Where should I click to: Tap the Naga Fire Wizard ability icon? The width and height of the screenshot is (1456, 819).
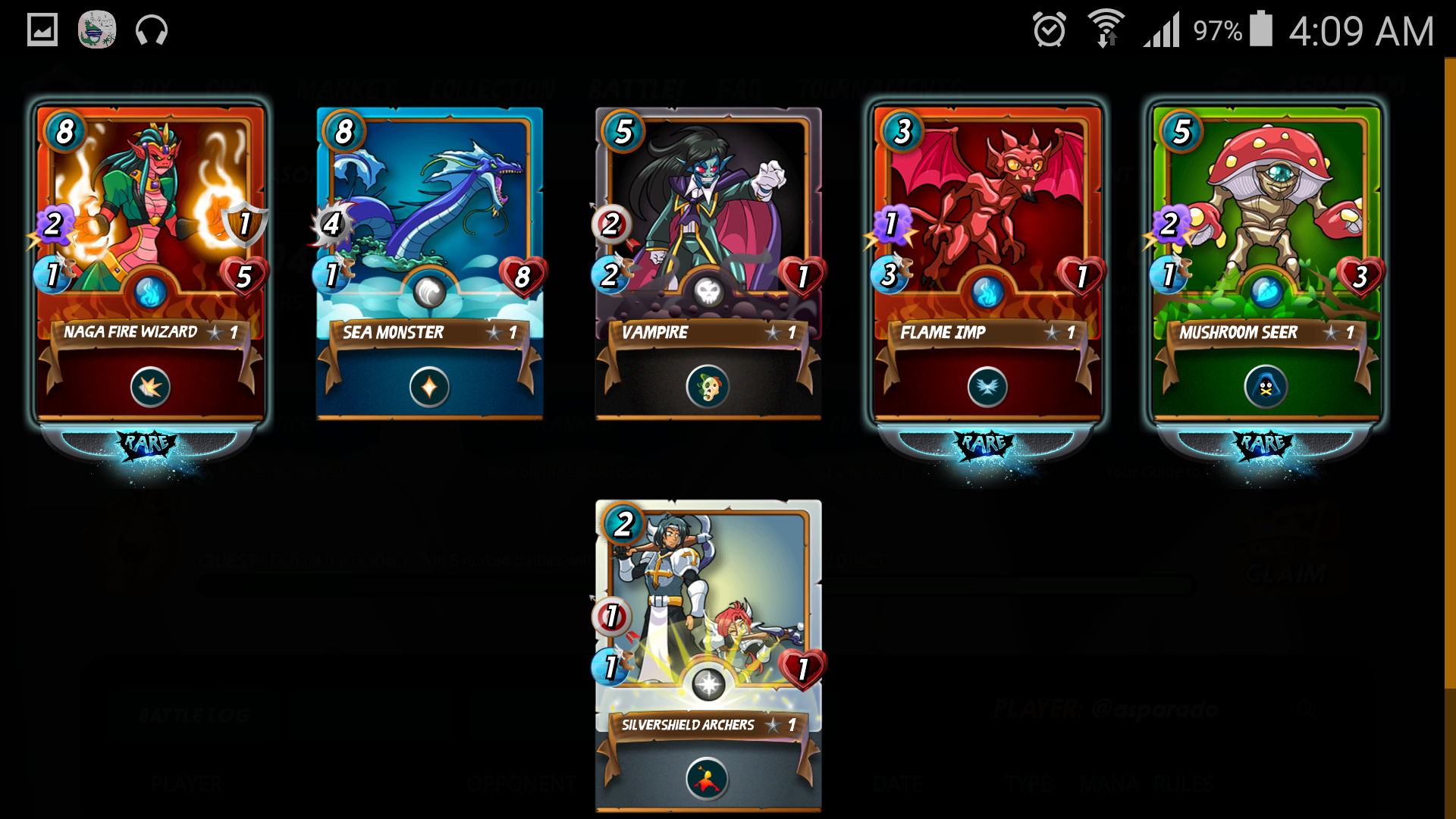point(150,388)
